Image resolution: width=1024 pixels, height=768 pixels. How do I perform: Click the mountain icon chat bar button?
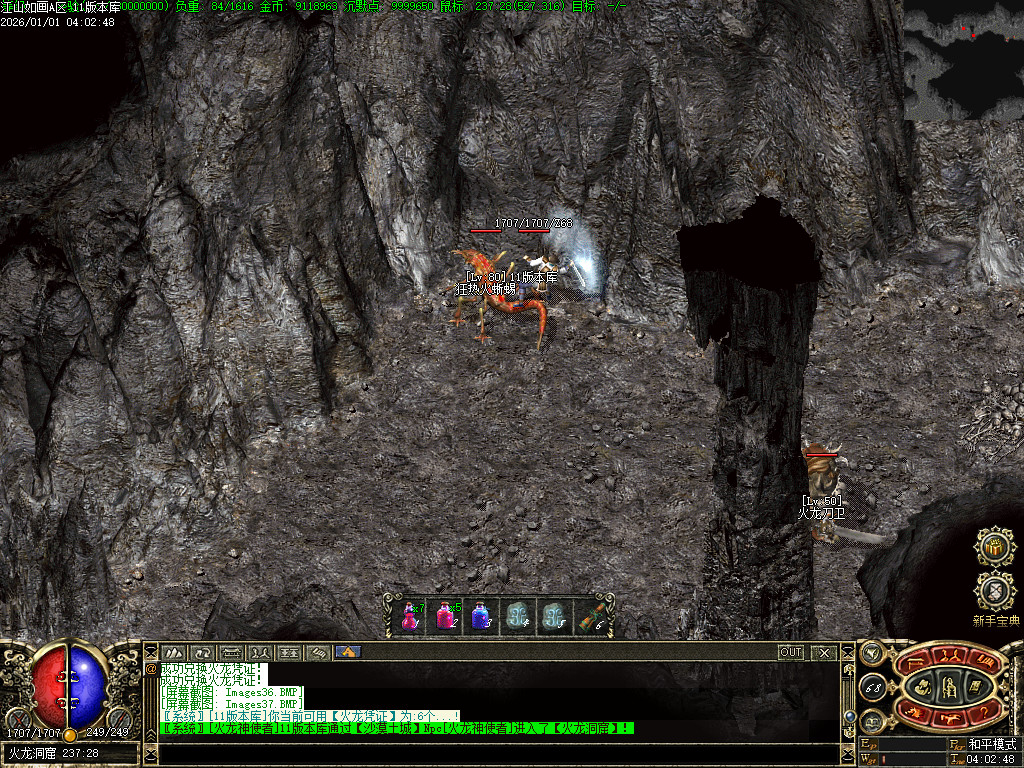tap(173, 652)
